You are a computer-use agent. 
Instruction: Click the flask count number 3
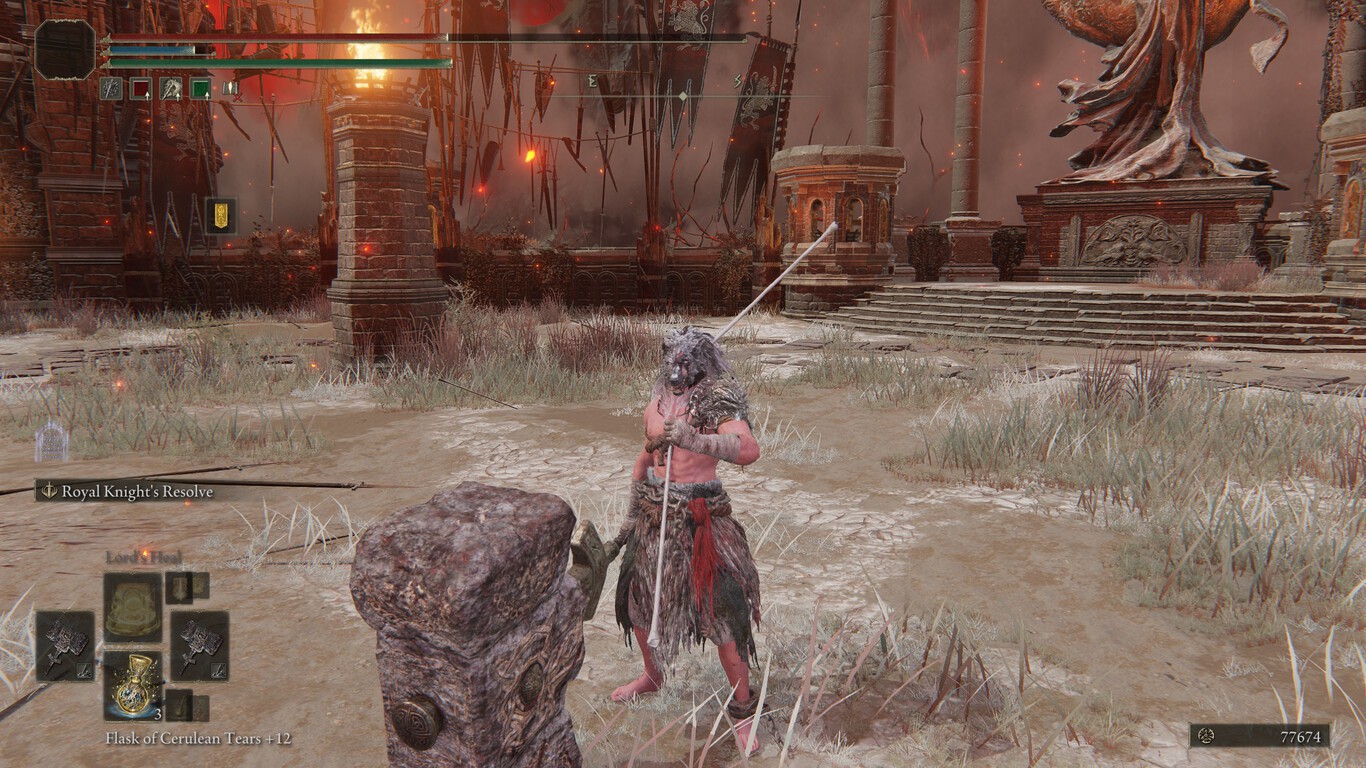coord(157,714)
